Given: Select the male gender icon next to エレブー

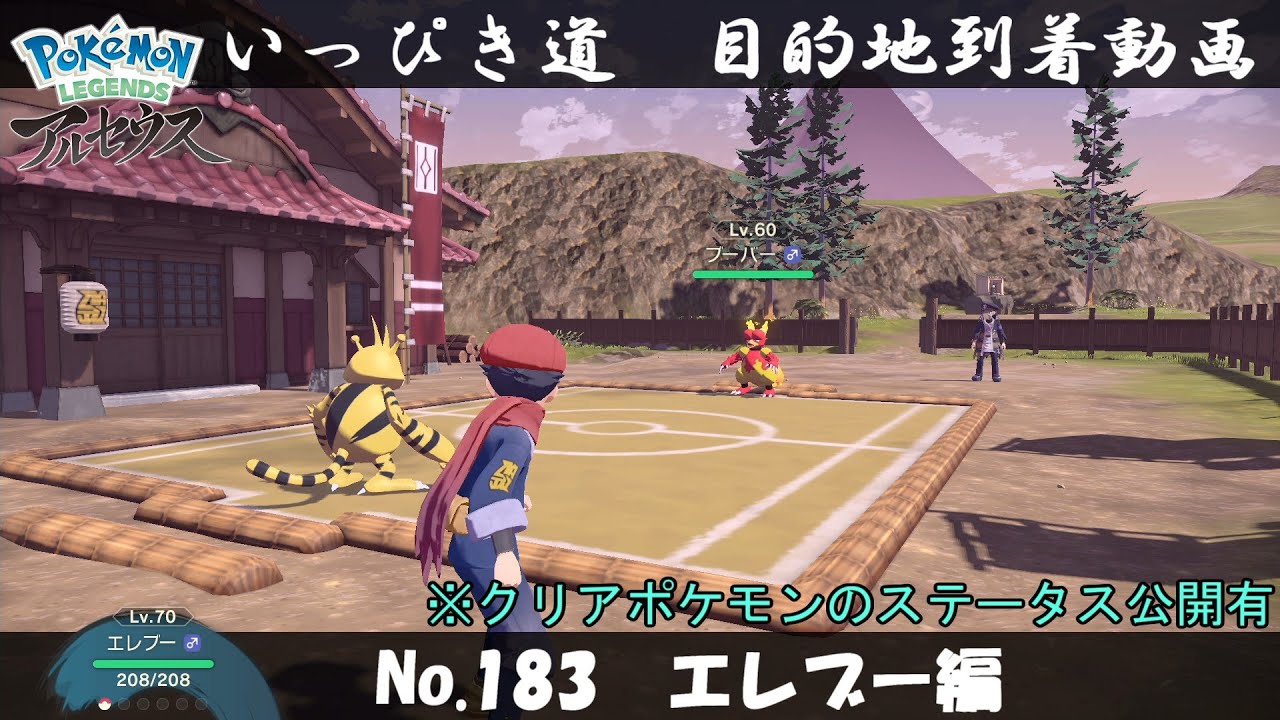Looking at the screenshot, I should pyautogui.click(x=192, y=644).
